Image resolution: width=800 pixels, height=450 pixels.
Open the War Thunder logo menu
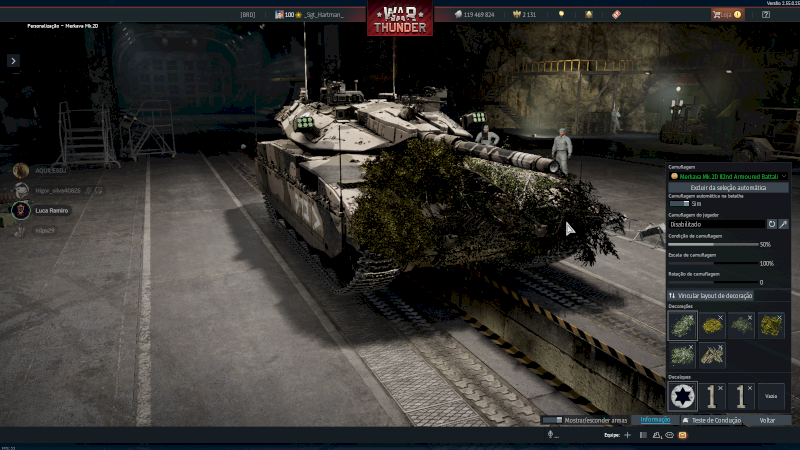pyautogui.click(x=400, y=20)
